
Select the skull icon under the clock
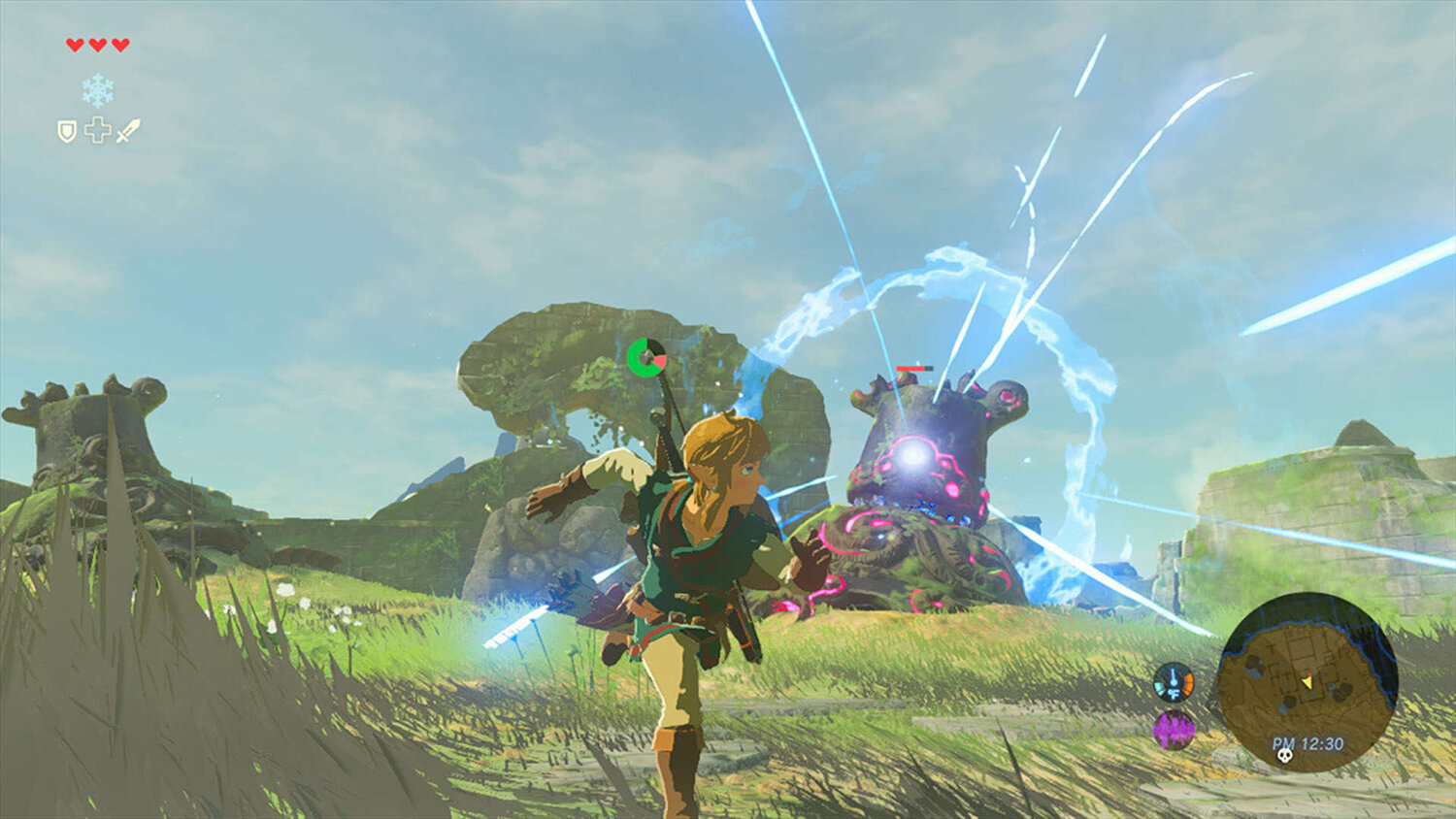pyautogui.click(x=1285, y=757)
